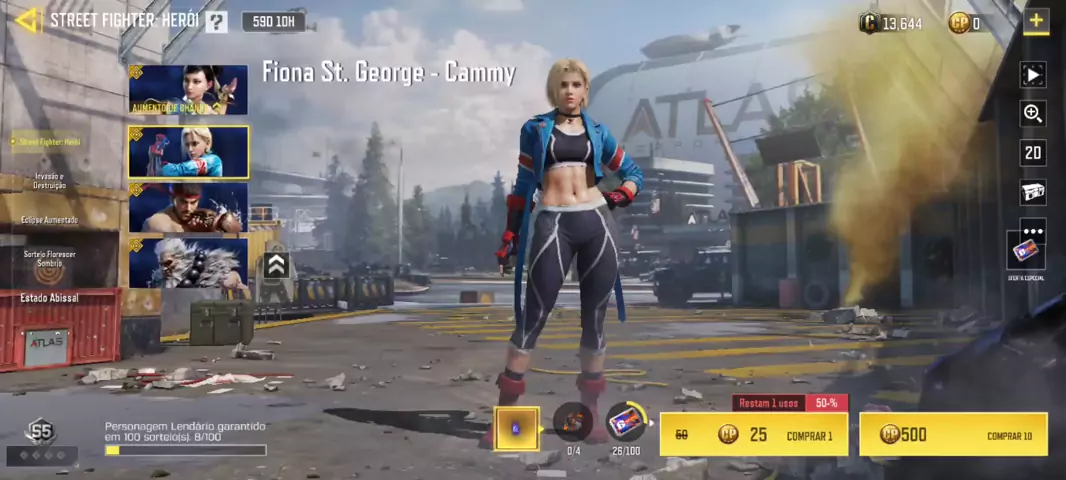Open the crate rewards icon
The width and height of the screenshot is (1066, 480).
point(1033,192)
